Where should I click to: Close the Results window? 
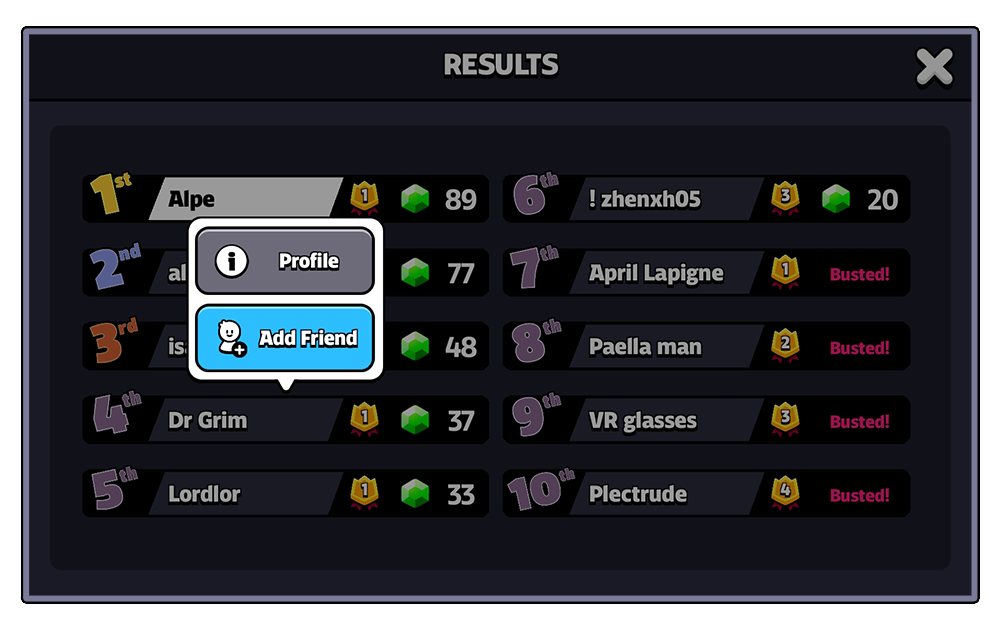934,68
